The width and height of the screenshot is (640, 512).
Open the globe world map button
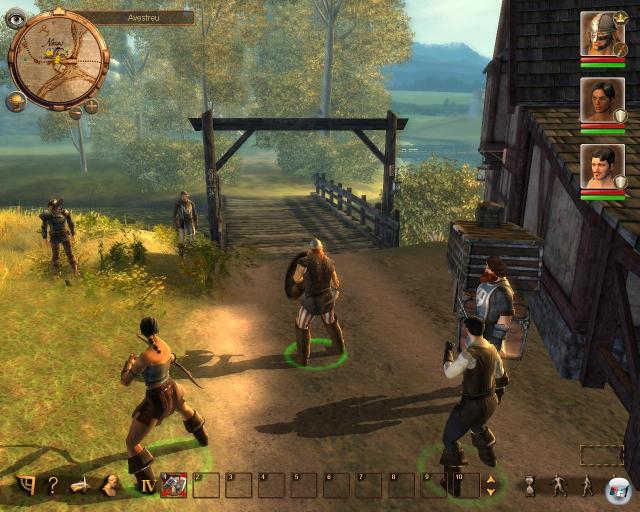pos(17,102)
